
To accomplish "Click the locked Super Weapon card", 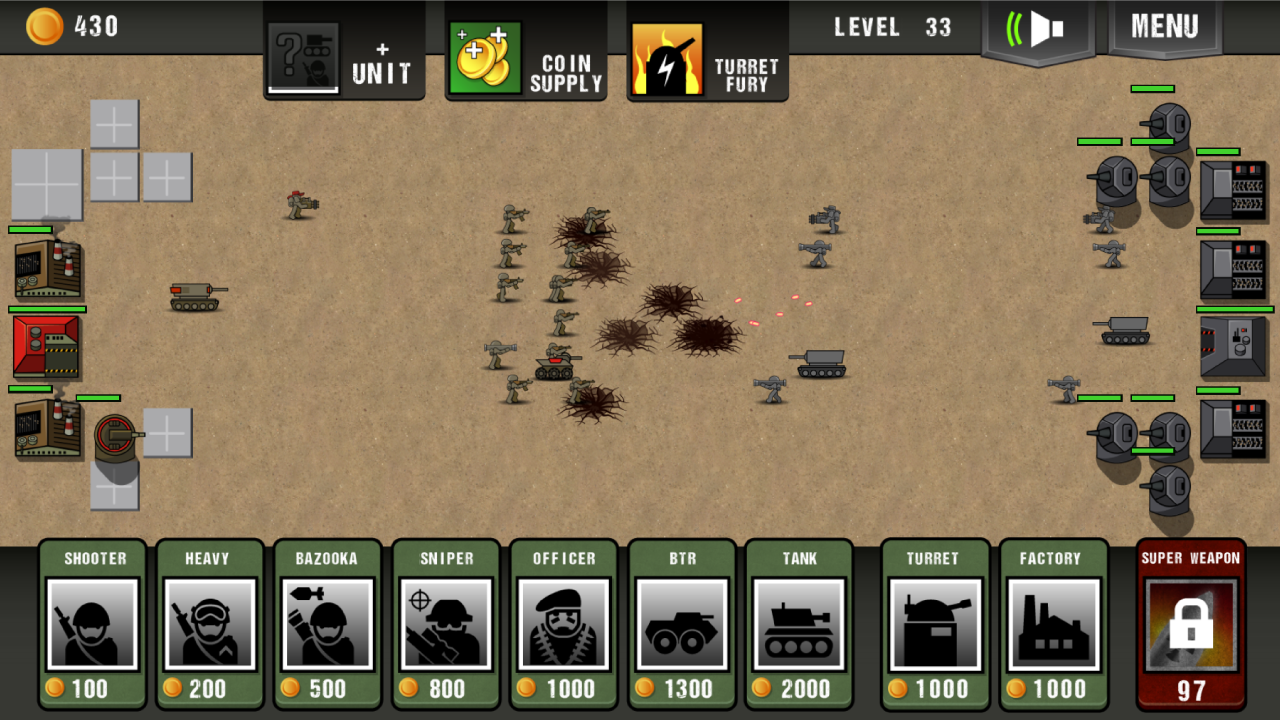I will pos(1190,624).
